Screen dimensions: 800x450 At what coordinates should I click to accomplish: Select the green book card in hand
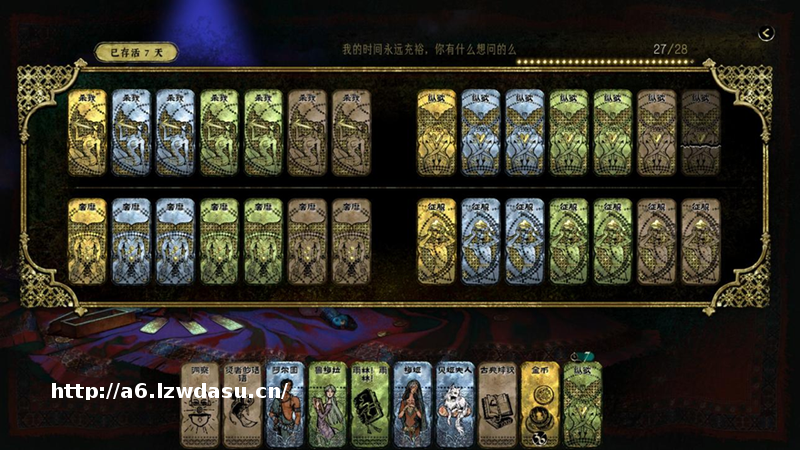point(369,404)
